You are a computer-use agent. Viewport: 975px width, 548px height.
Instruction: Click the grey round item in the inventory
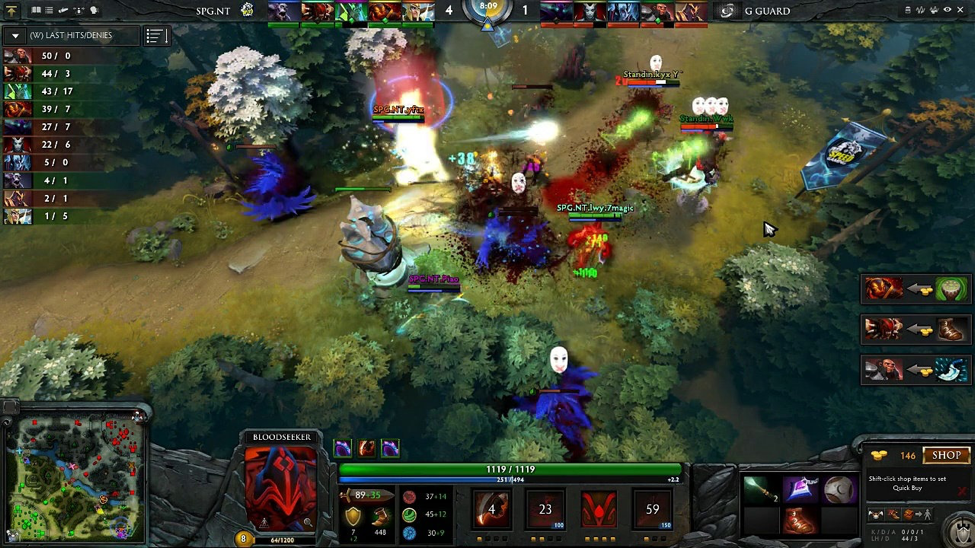[840, 489]
